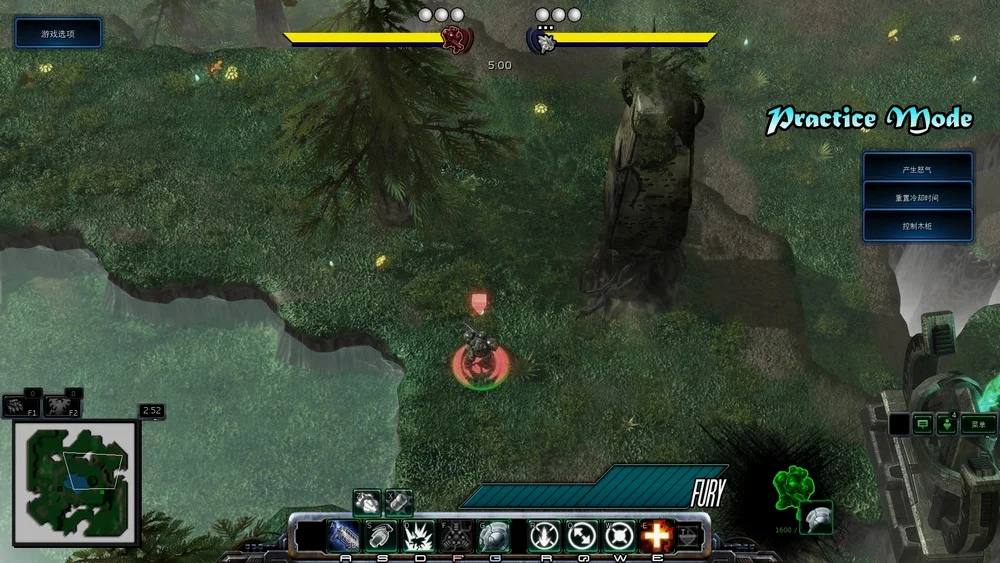
Task: Choose the 控制木桩 control dummy button
Action: 918,226
